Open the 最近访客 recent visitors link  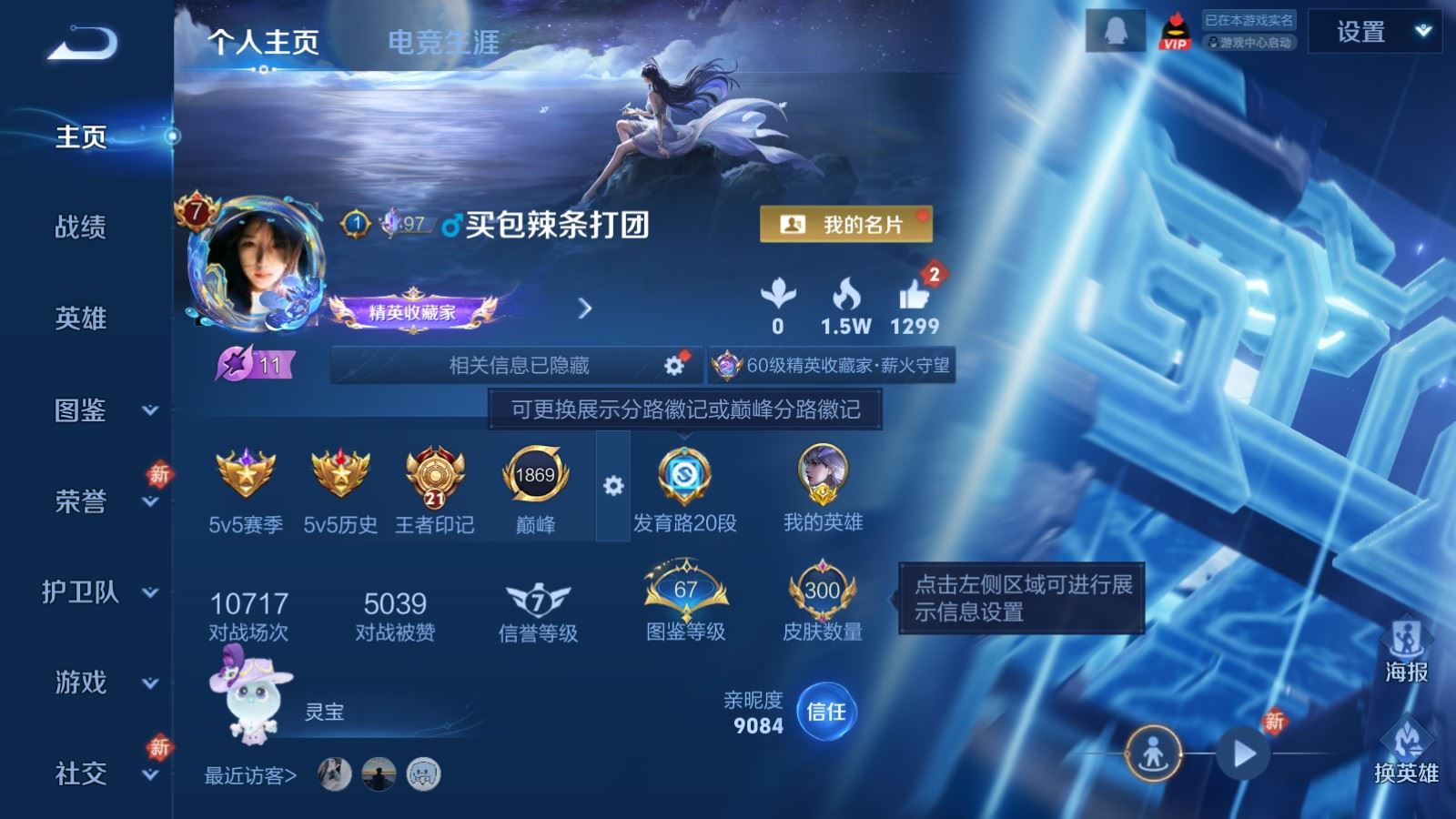point(248,773)
